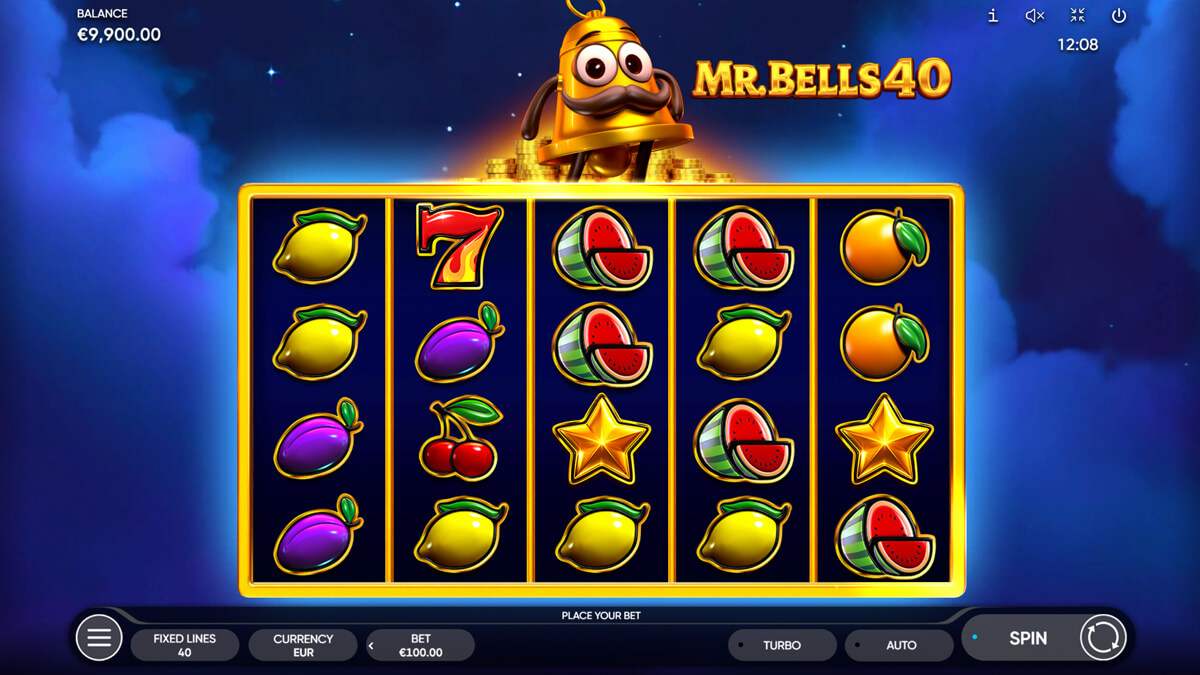The image size is (1200, 675).
Task: Click the circular arrows spin icon
Action: coord(1103,638)
